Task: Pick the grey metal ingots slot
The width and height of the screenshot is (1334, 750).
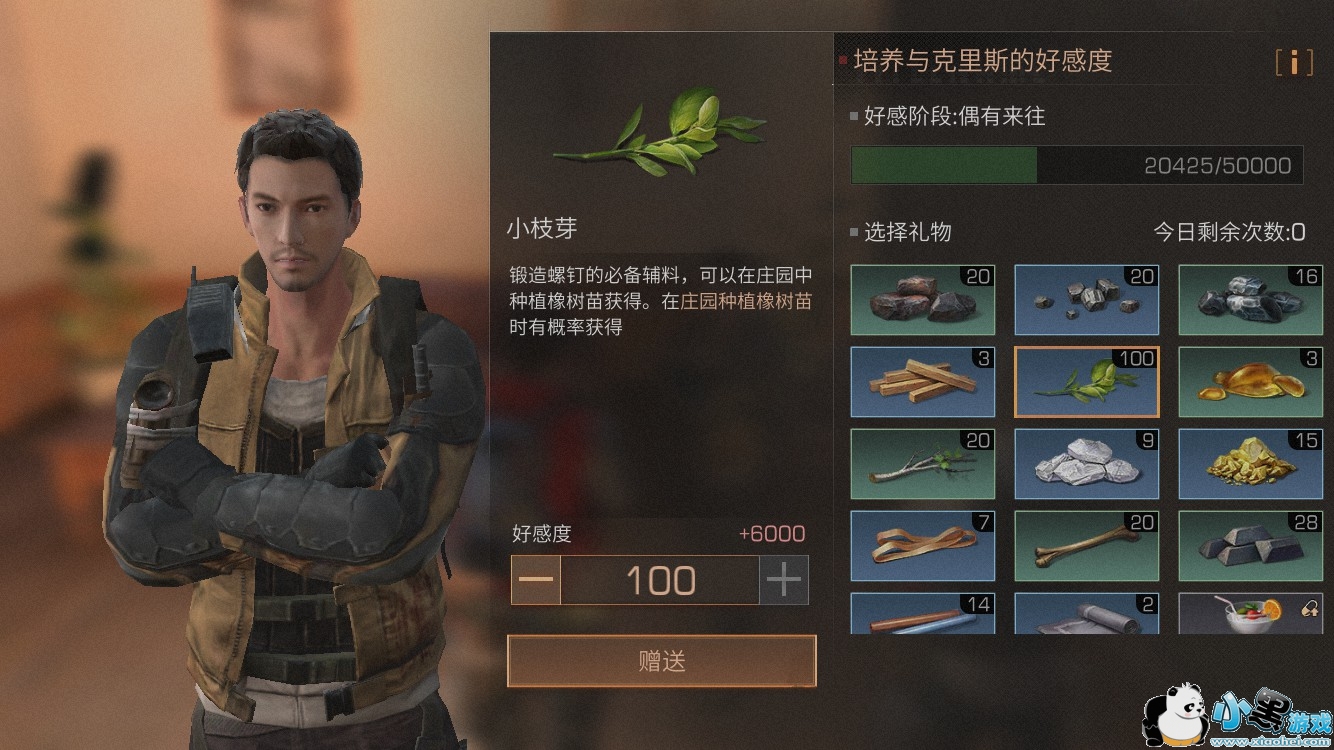Action: [x=1251, y=545]
